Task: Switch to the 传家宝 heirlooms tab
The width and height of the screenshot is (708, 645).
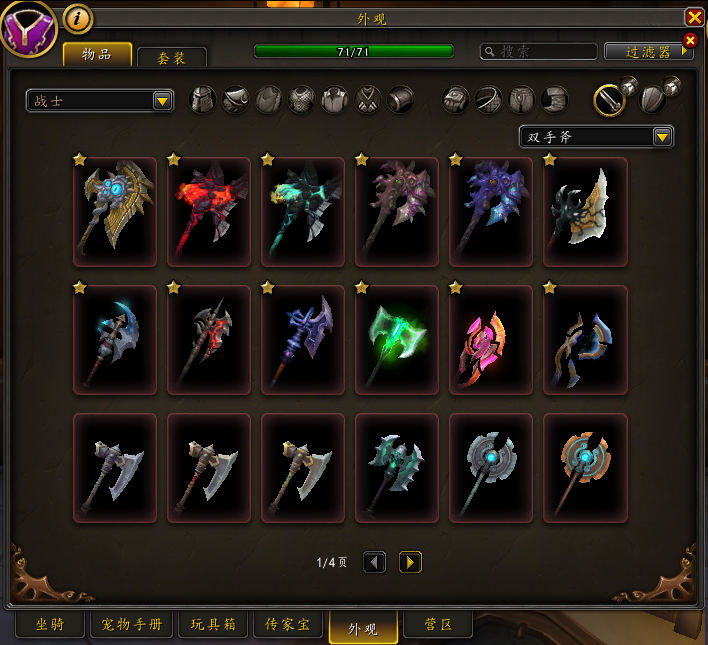Action: tap(287, 626)
